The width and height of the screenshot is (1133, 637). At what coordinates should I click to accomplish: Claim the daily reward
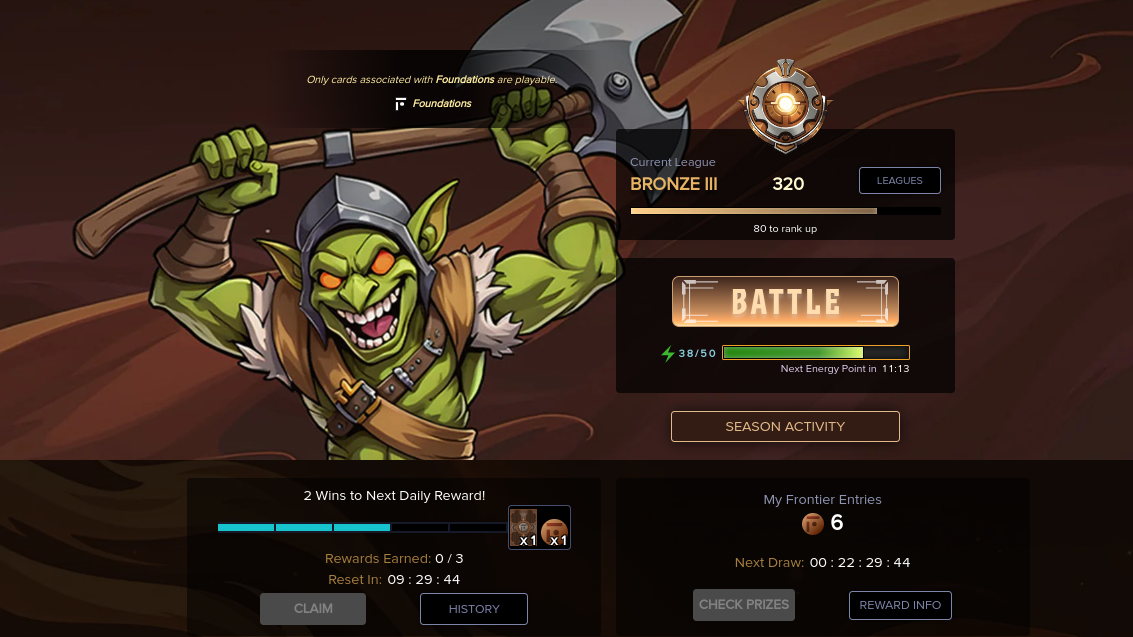(313, 609)
